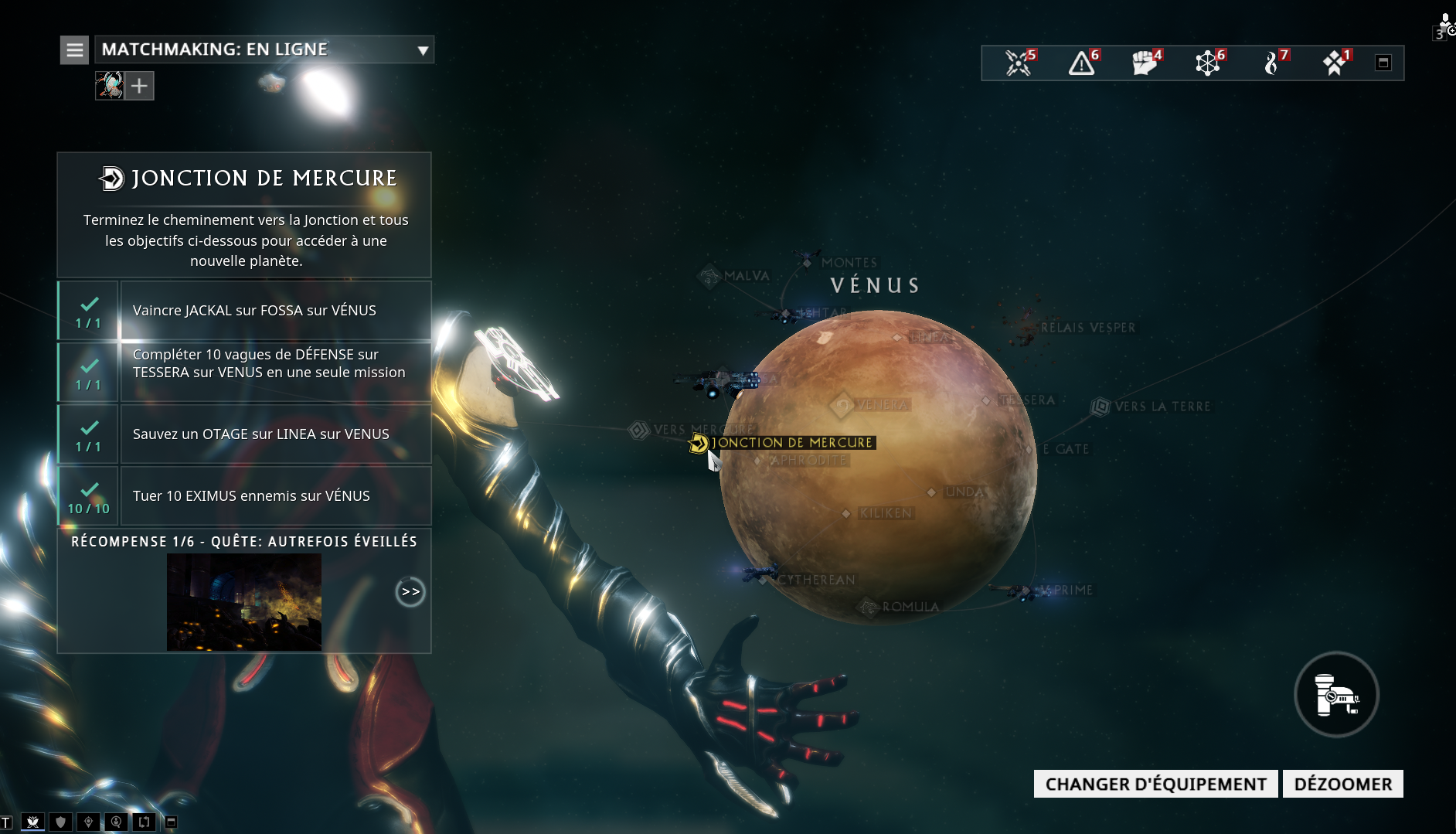1456x834 pixels.
Task: Click Changer d'équipement button
Action: [x=1155, y=784]
